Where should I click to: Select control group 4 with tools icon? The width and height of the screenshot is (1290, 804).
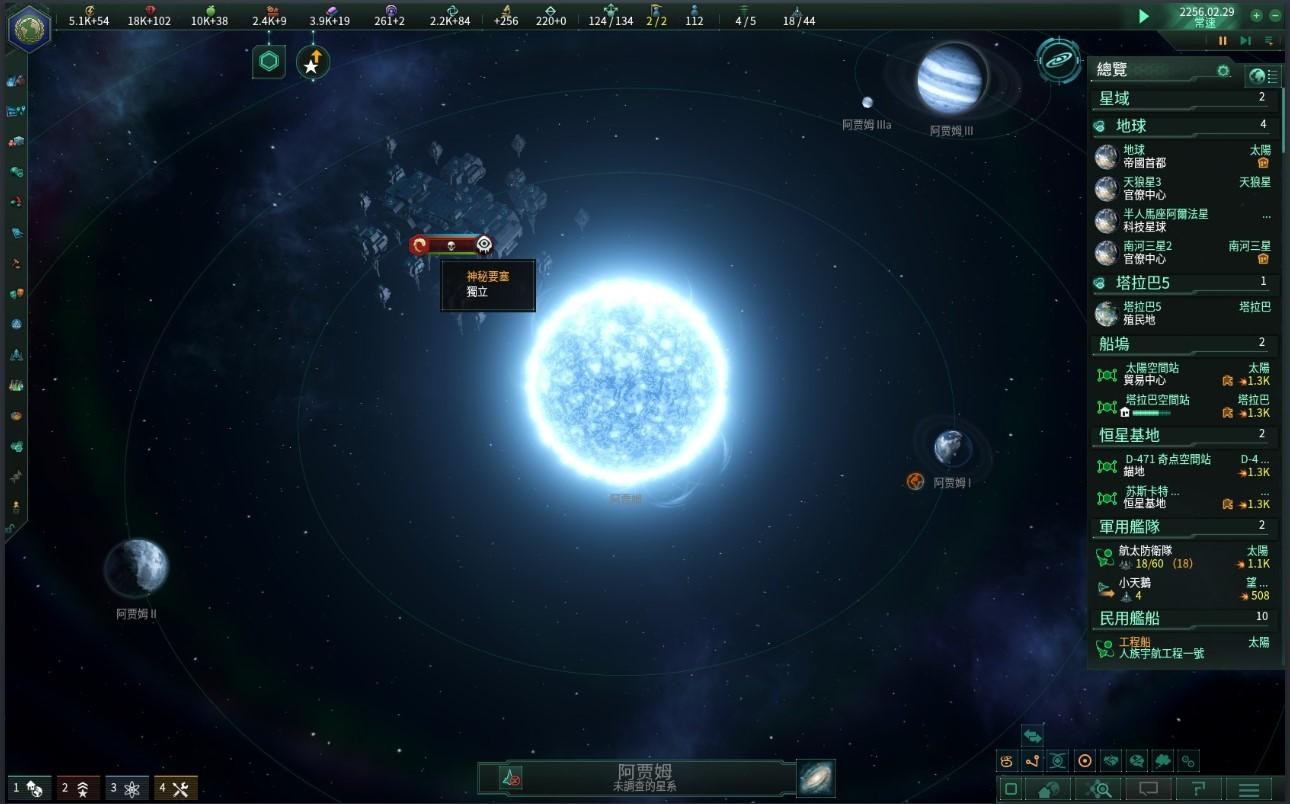pos(176,789)
